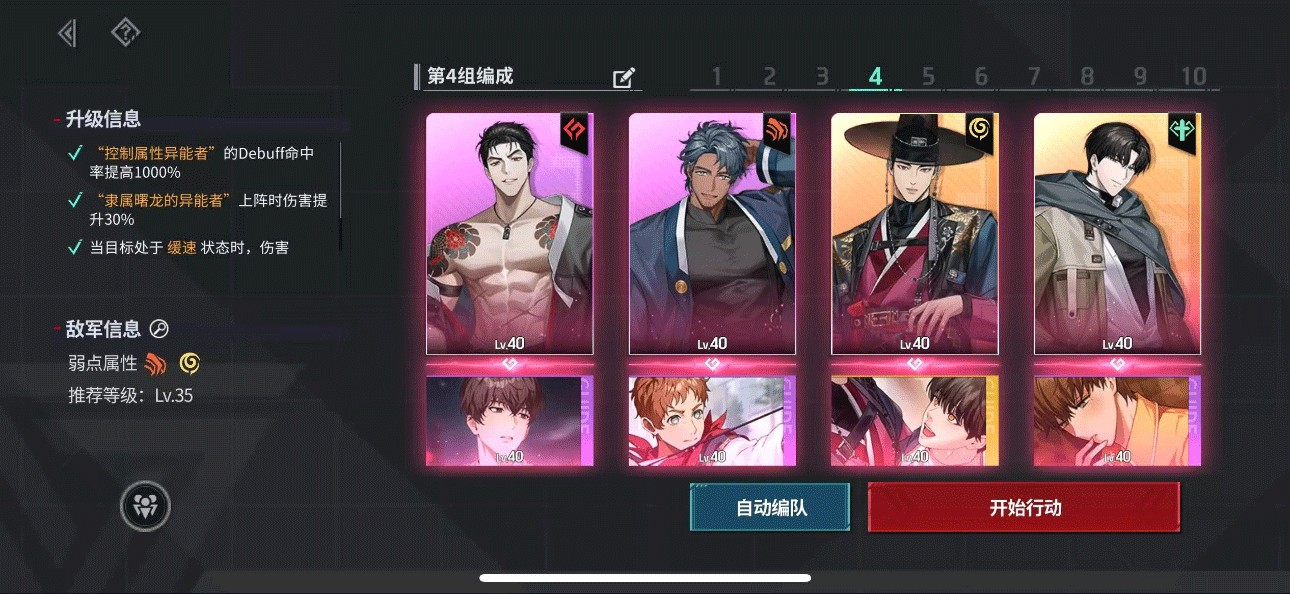The width and height of the screenshot is (1290, 594).
Task: Switch to team formation tab 8
Action: (1087, 77)
